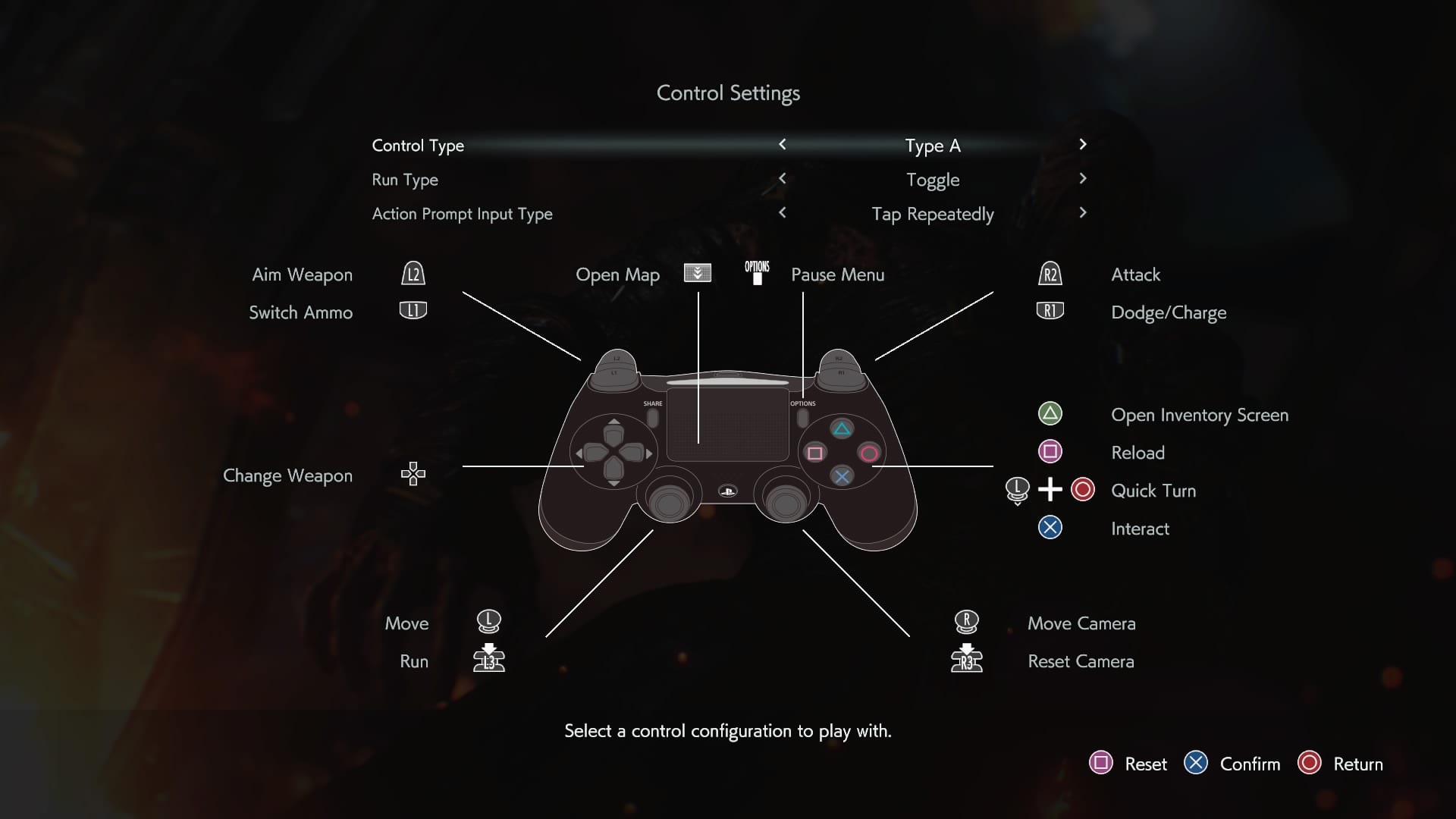Select the R1 Dodge/Charge icon
The width and height of the screenshot is (1456, 819).
click(x=1051, y=311)
